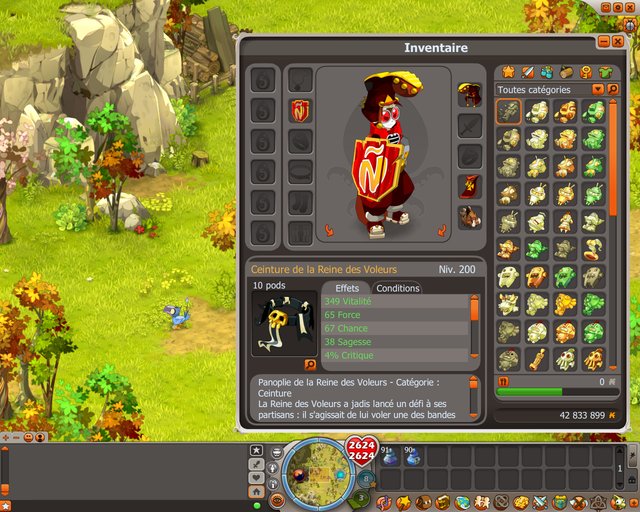Screen dimensions: 640x512
Task: Minimize the Inventaire window
Action: tap(602, 42)
